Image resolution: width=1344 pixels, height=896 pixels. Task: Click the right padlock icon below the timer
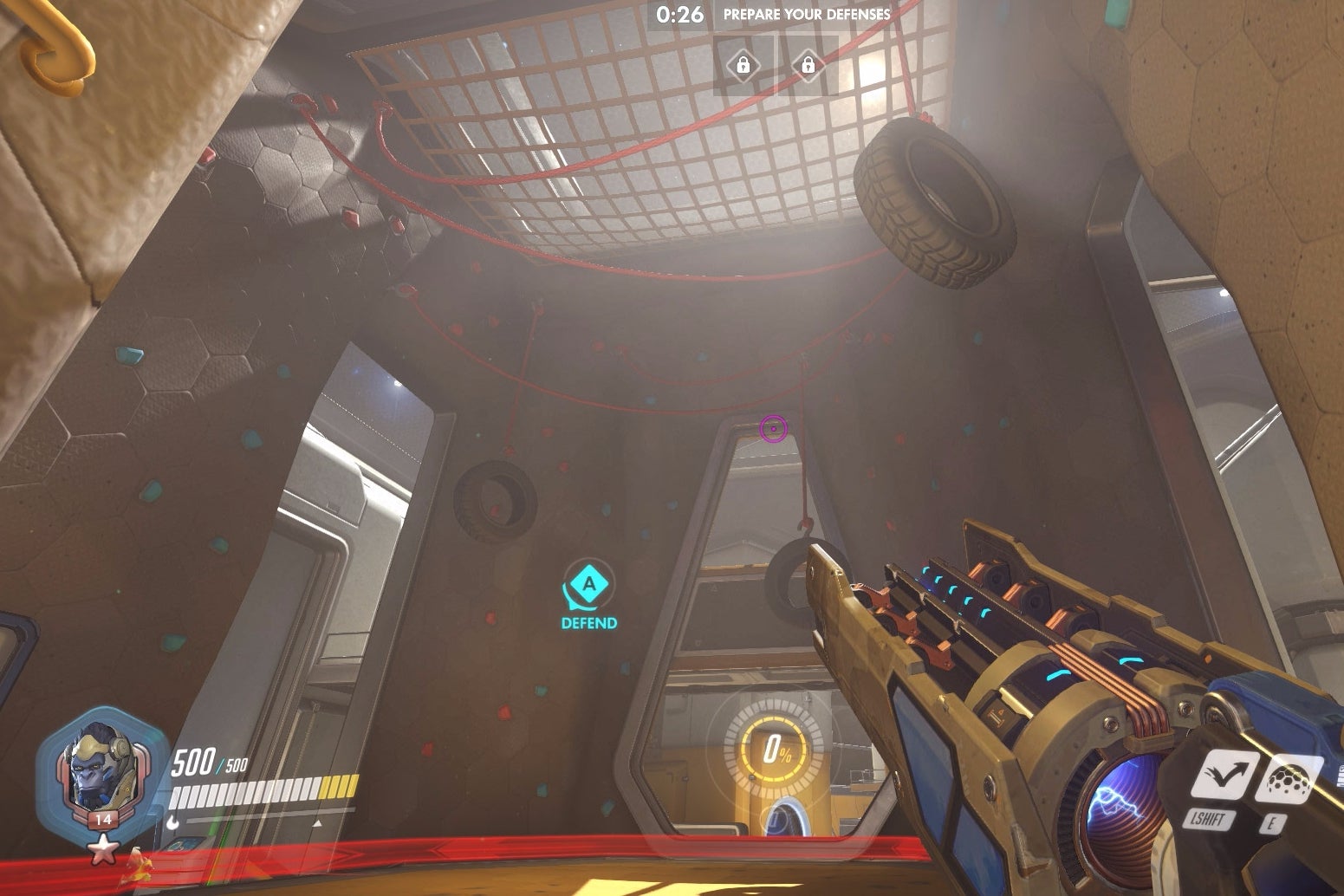tap(809, 64)
